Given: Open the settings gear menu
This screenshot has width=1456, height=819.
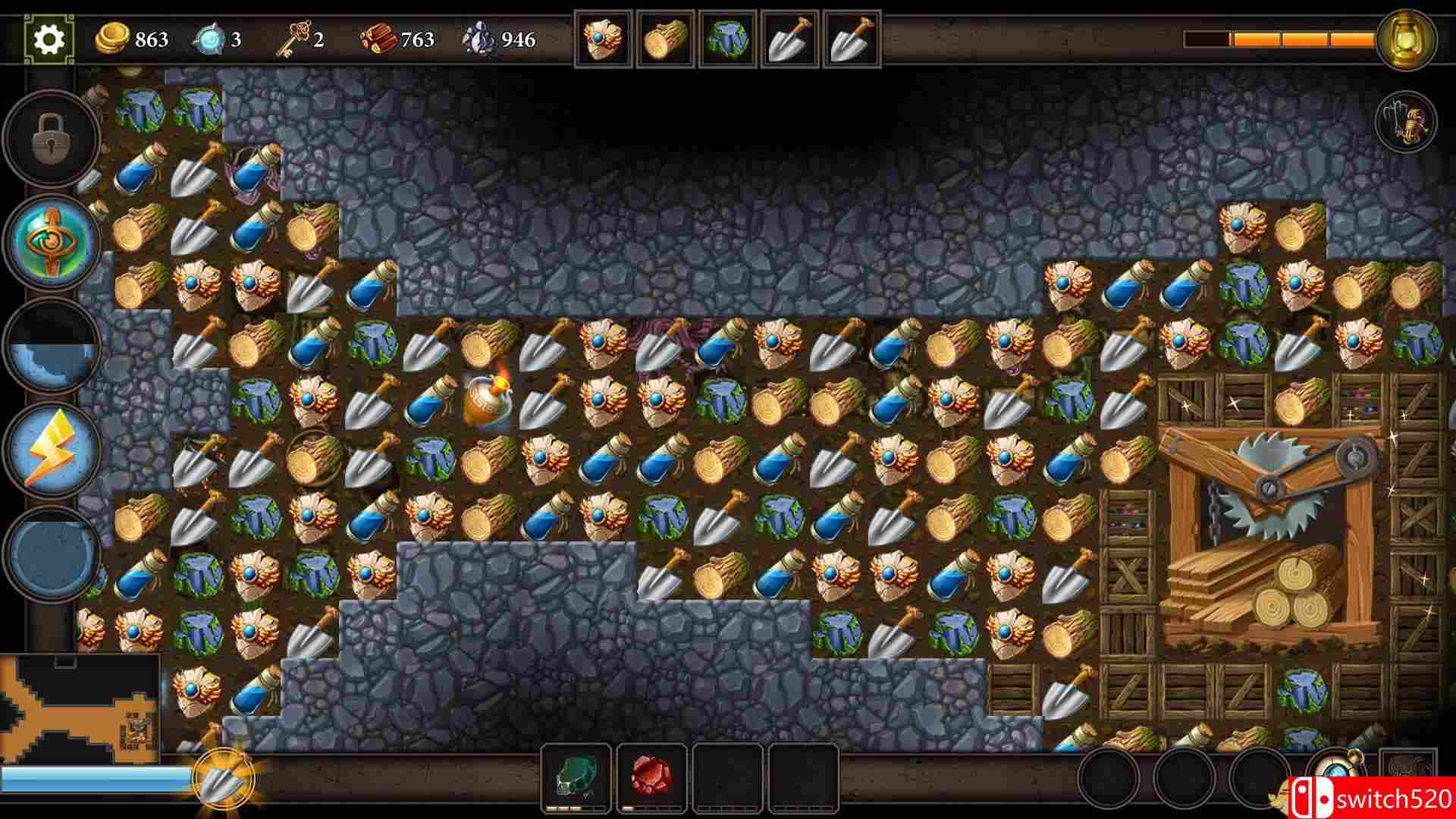Looking at the screenshot, I should point(49,39).
